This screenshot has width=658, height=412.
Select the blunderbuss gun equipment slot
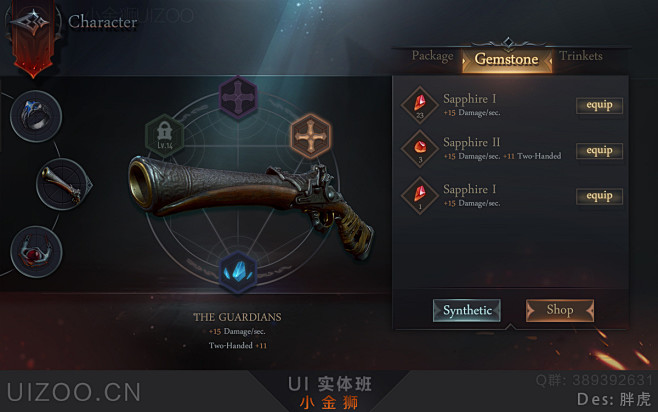tap(62, 183)
